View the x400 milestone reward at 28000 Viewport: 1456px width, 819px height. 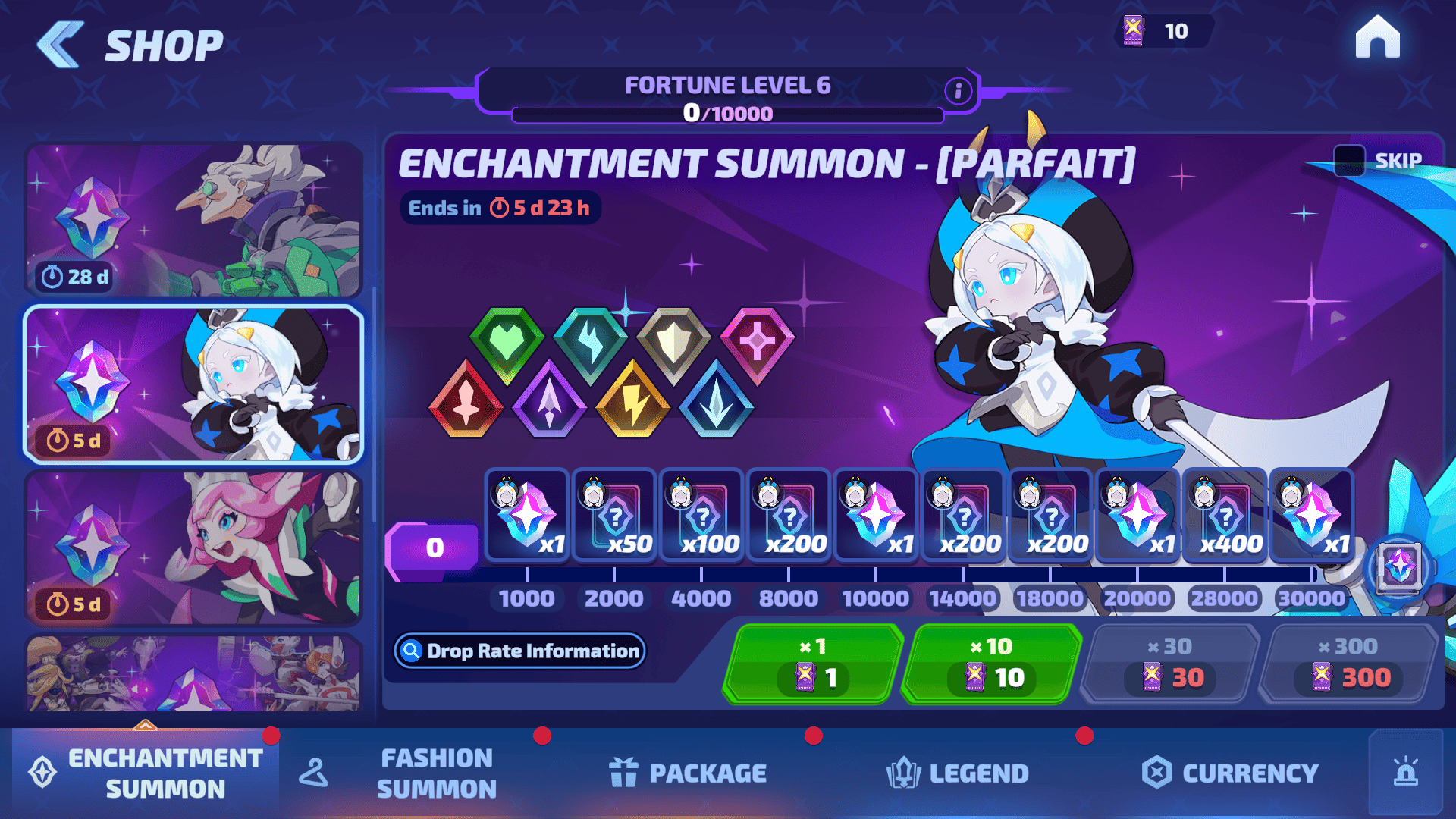(1224, 516)
